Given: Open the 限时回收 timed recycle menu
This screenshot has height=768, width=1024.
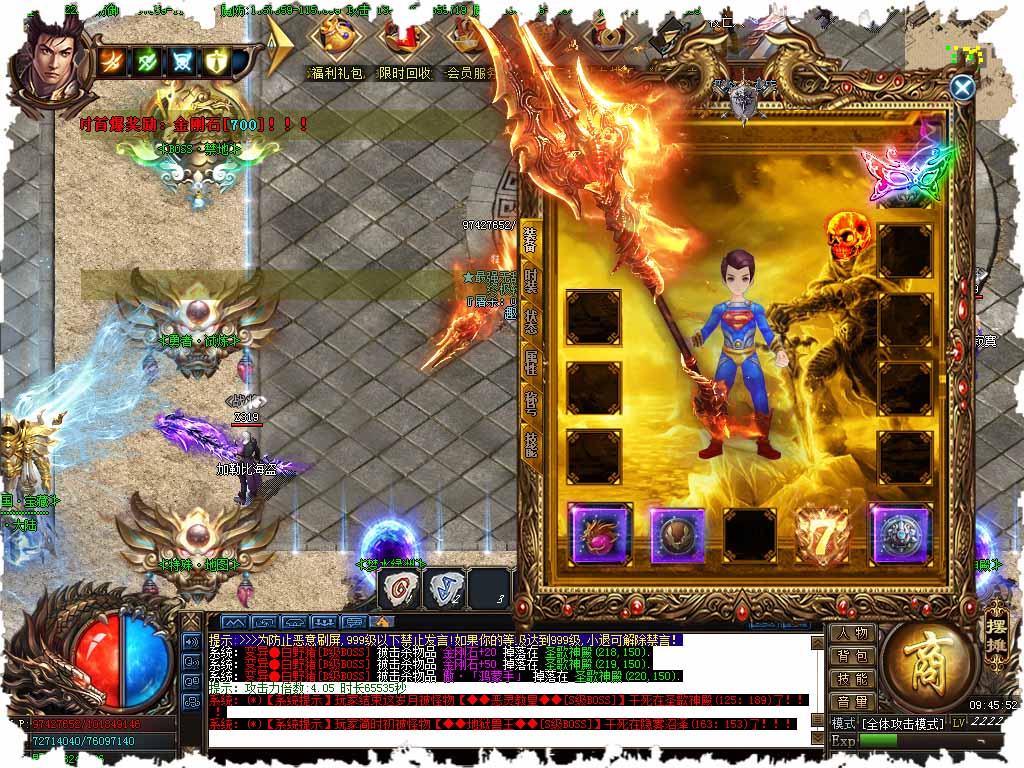Looking at the screenshot, I should (403, 50).
